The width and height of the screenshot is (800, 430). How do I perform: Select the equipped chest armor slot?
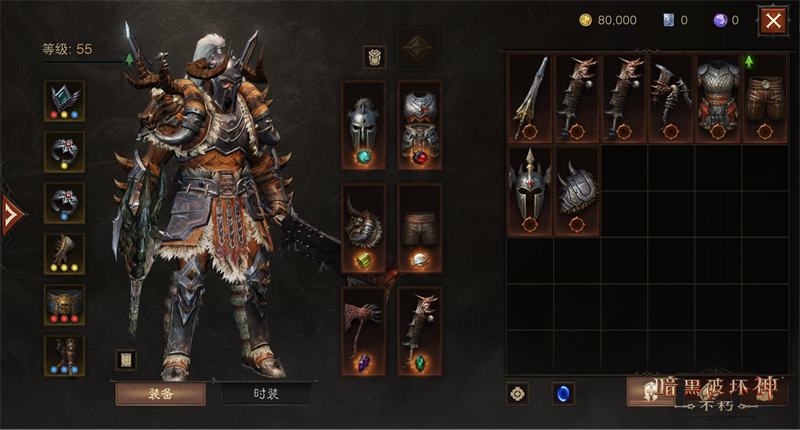tap(420, 124)
